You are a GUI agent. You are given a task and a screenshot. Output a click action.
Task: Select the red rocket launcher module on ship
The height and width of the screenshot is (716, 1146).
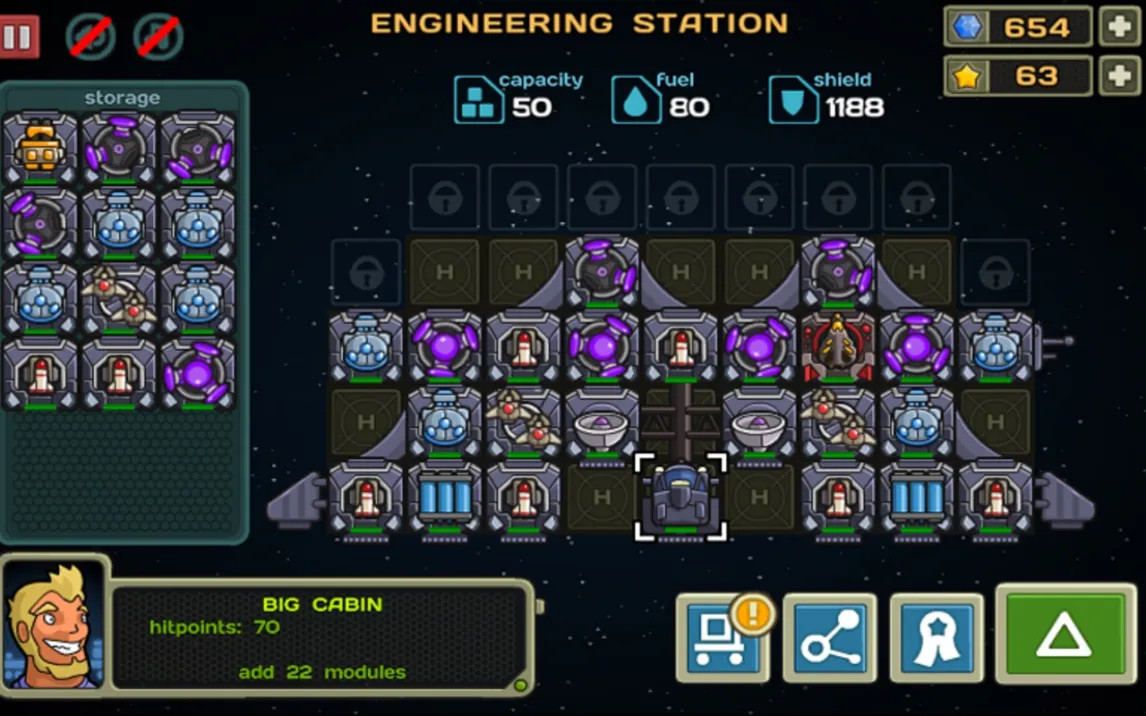click(x=838, y=347)
